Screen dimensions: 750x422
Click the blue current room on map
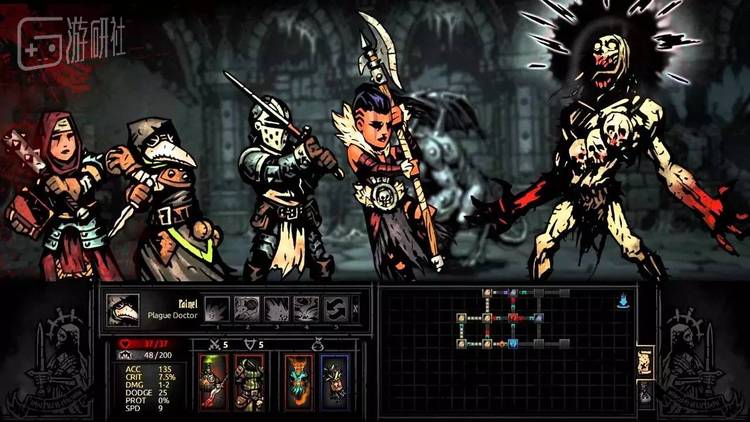(x=513, y=343)
